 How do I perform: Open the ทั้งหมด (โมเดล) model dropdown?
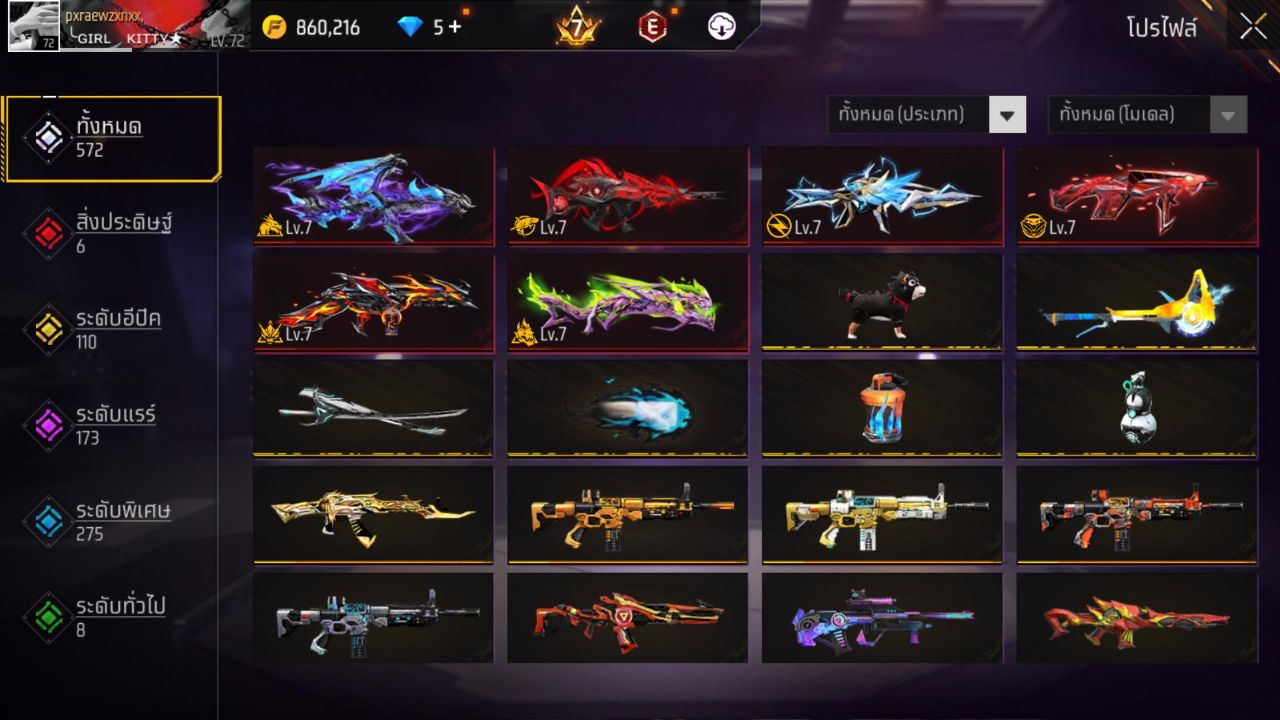(x=1145, y=114)
